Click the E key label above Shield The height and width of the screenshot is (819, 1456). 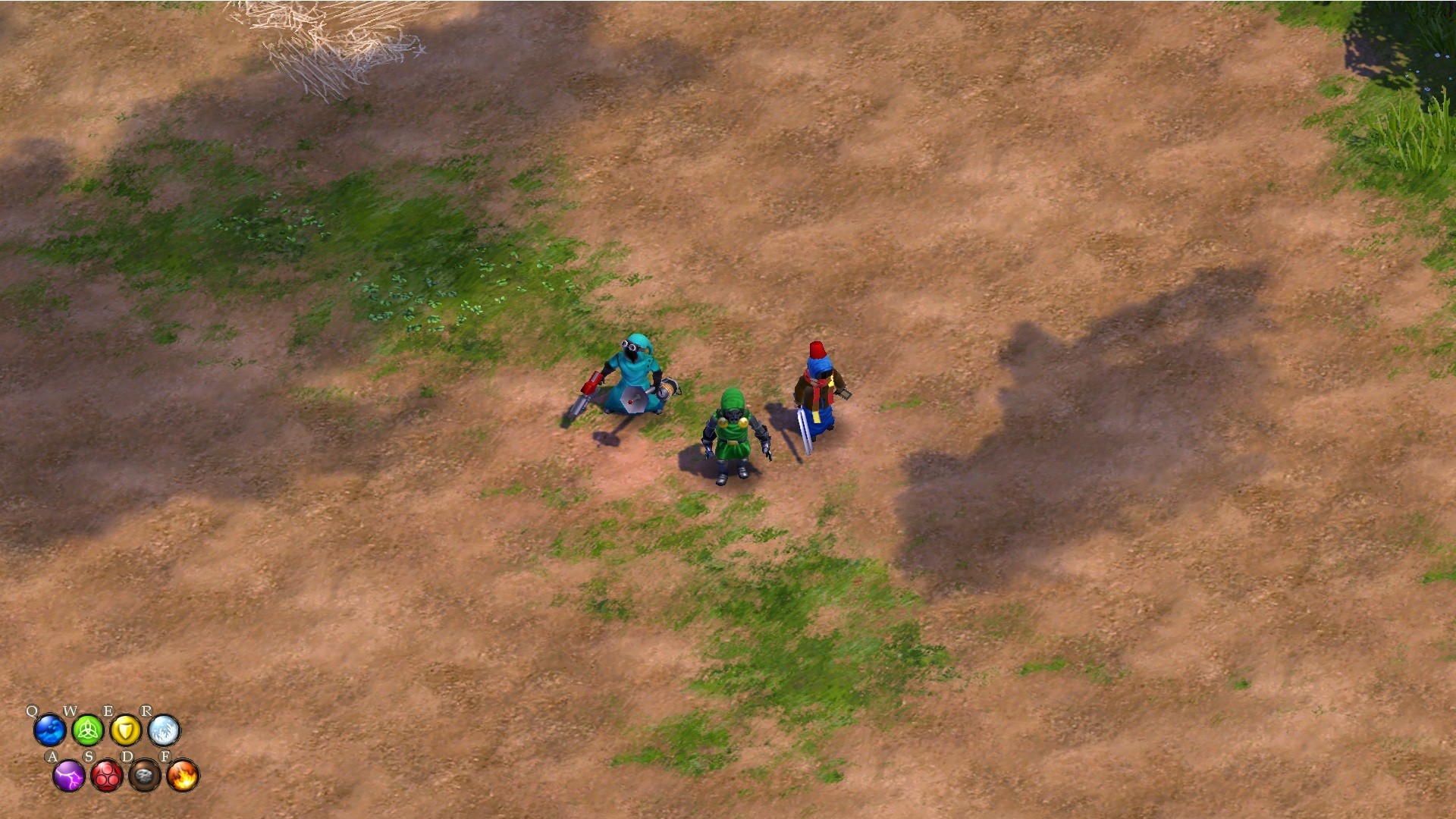(x=109, y=710)
